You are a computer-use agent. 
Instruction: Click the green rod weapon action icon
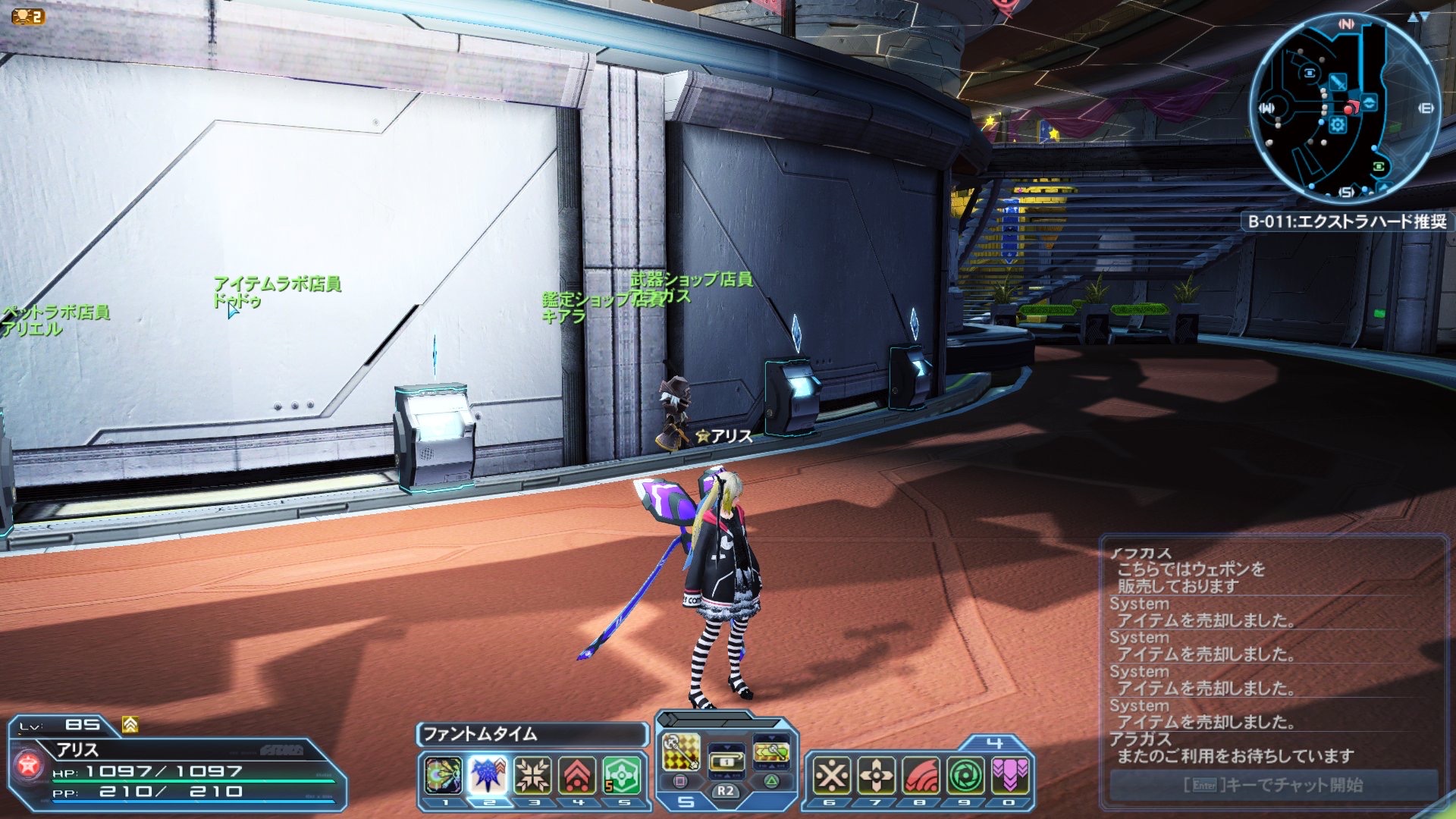[x=770, y=752]
